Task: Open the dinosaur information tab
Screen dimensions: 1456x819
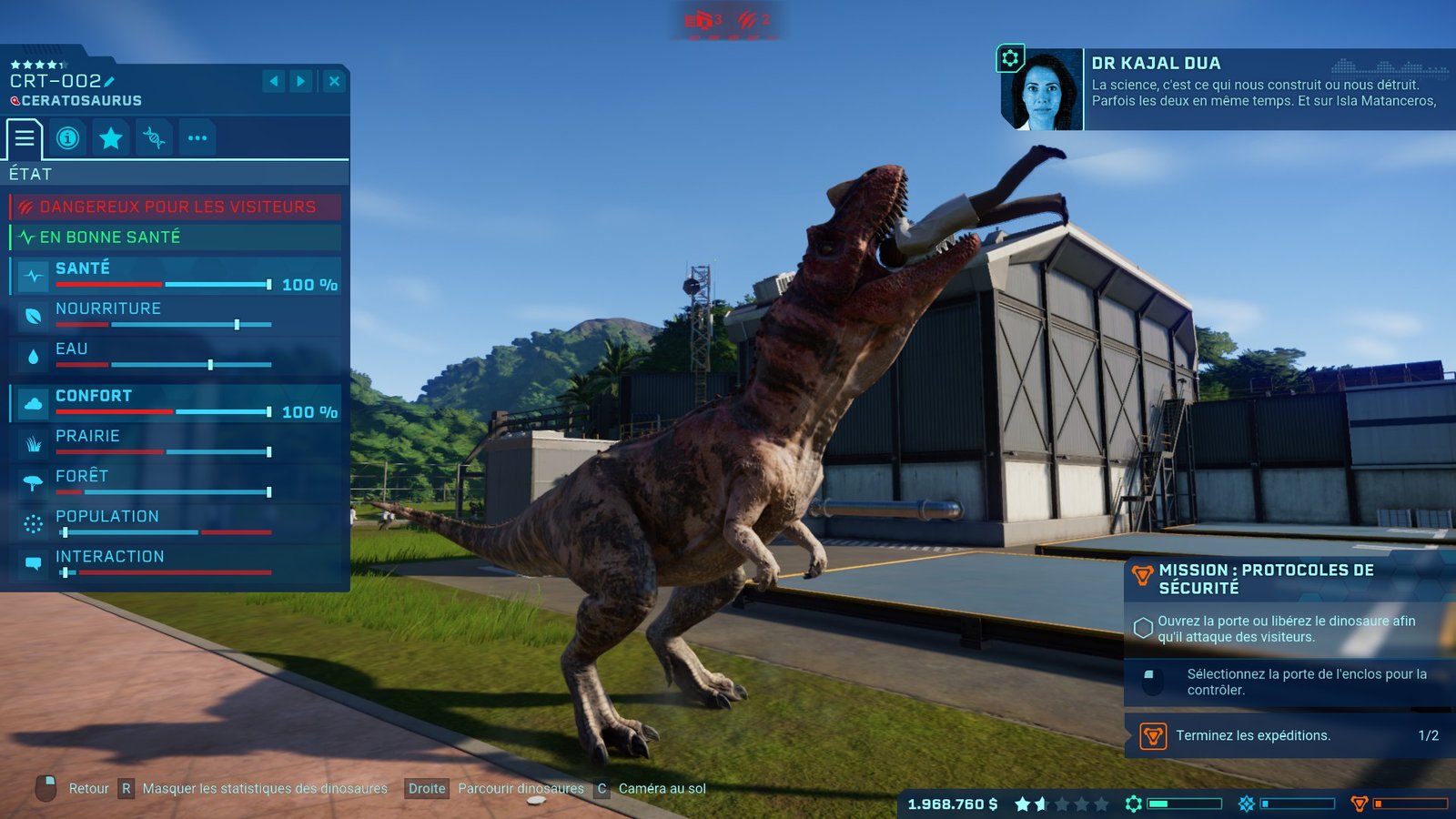Action: tap(67, 138)
